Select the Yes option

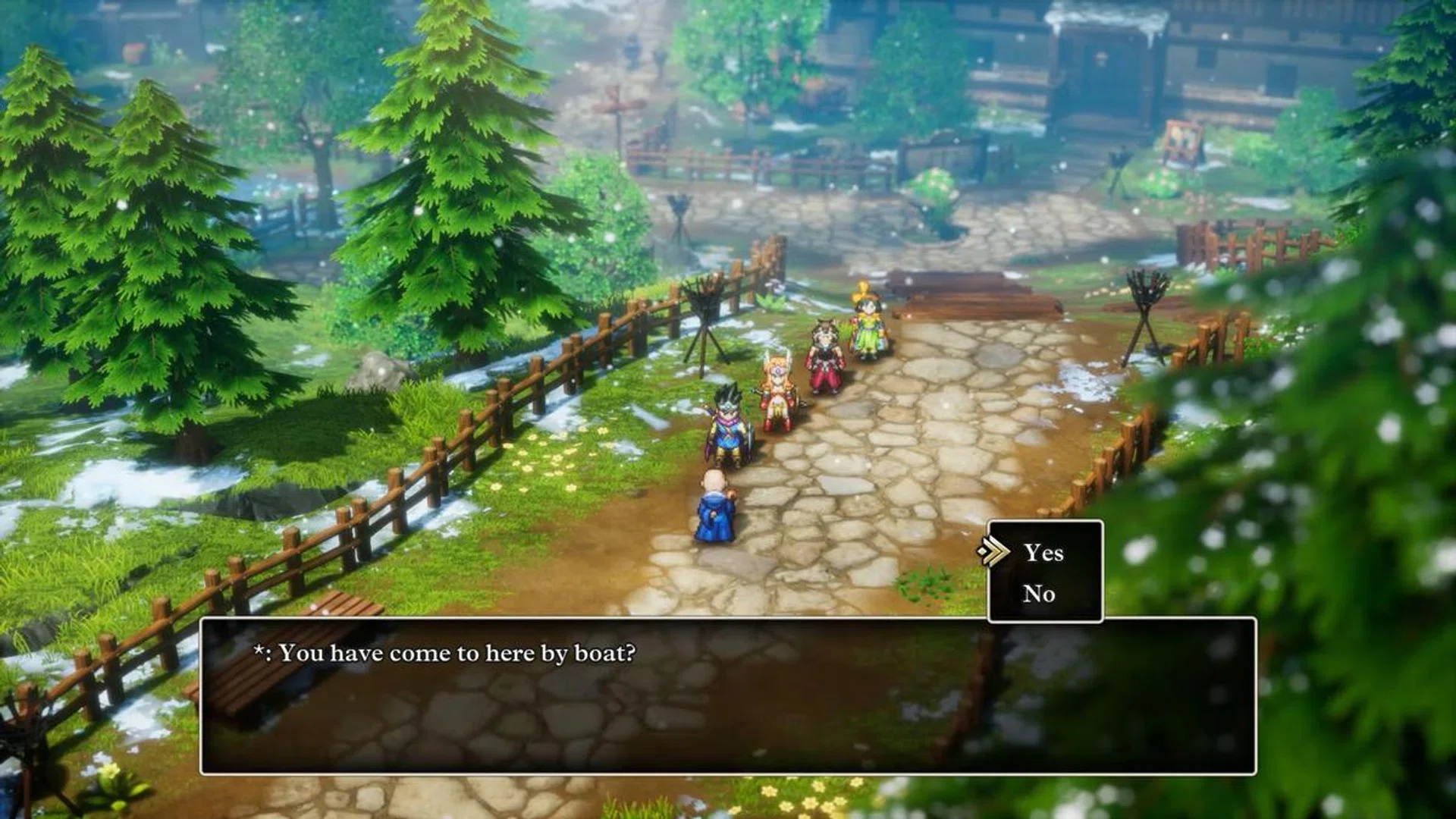click(1044, 554)
